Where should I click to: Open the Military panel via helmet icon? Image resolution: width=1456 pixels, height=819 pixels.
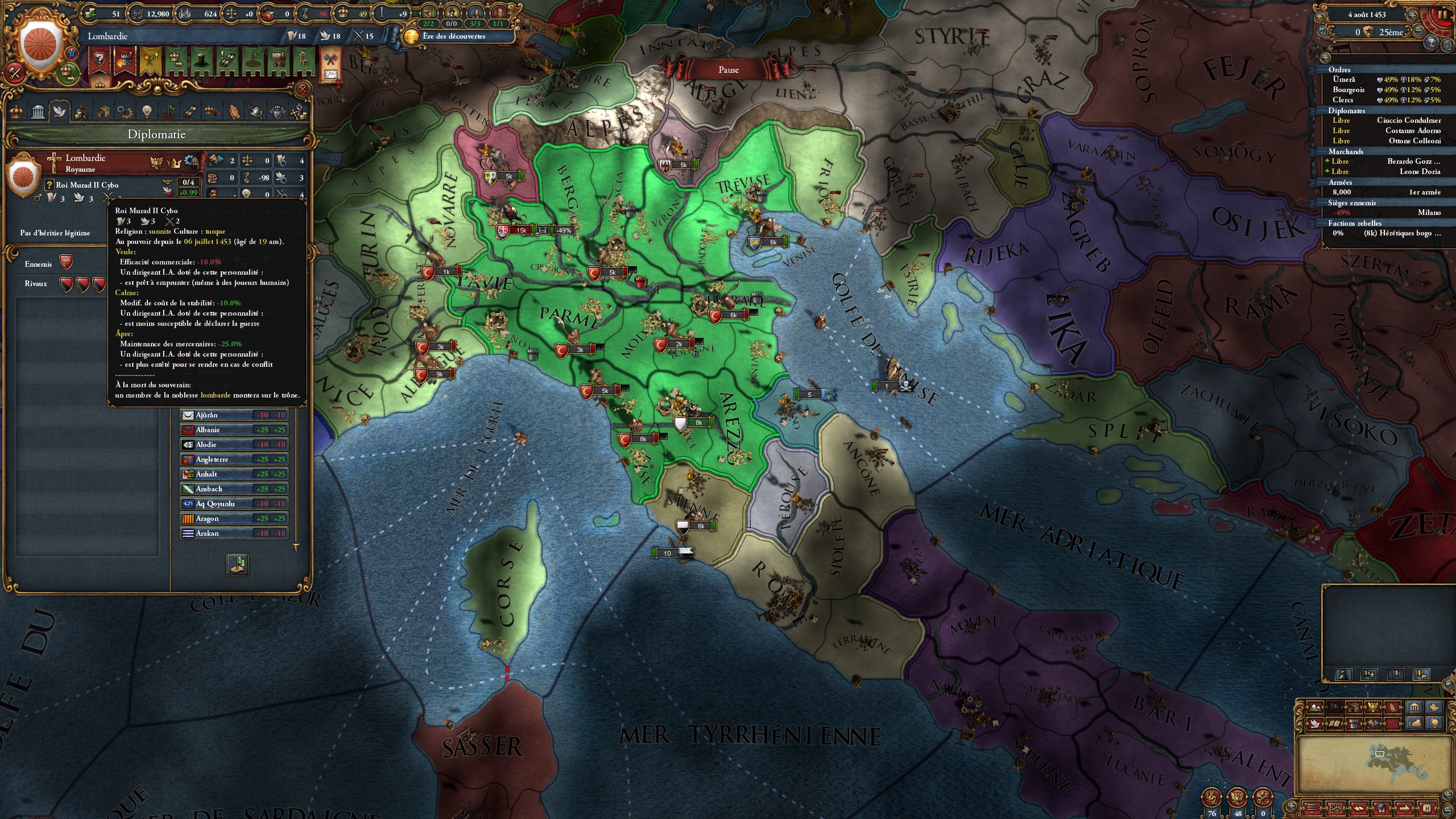(256, 113)
